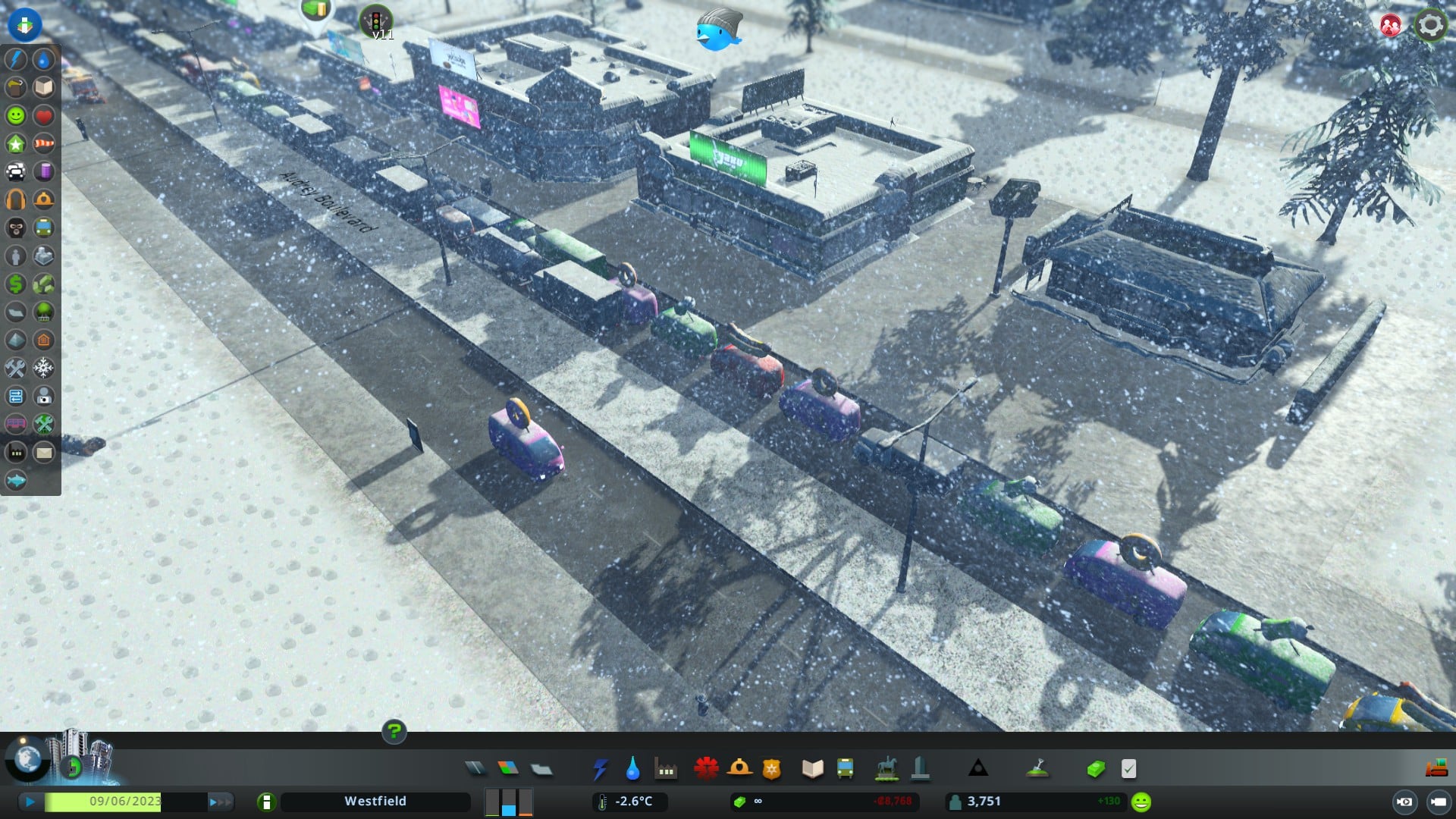Show the happiness smiley info view
Screen dimensions: 1456x819
point(16,115)
